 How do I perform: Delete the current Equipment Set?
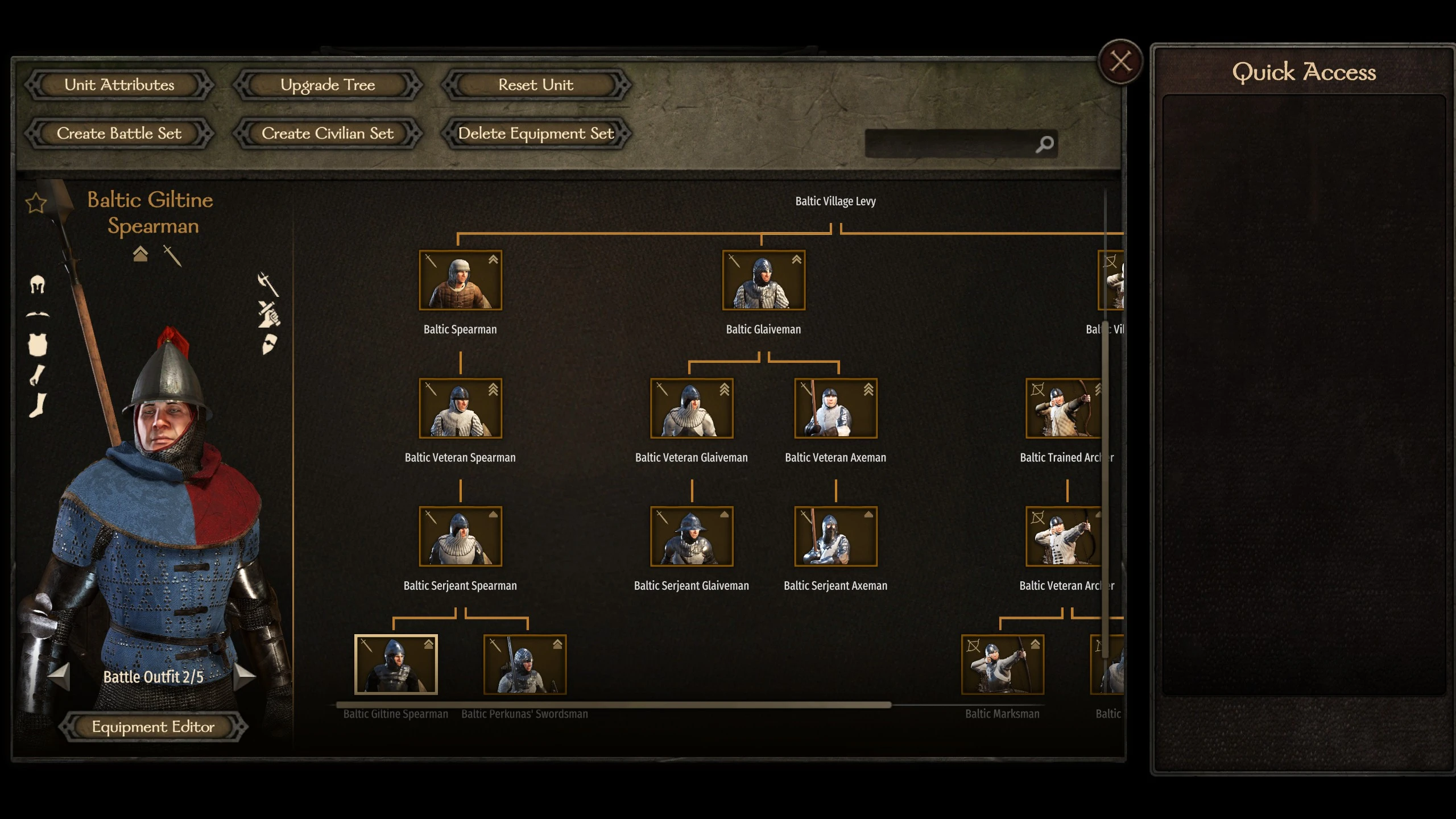536,134
